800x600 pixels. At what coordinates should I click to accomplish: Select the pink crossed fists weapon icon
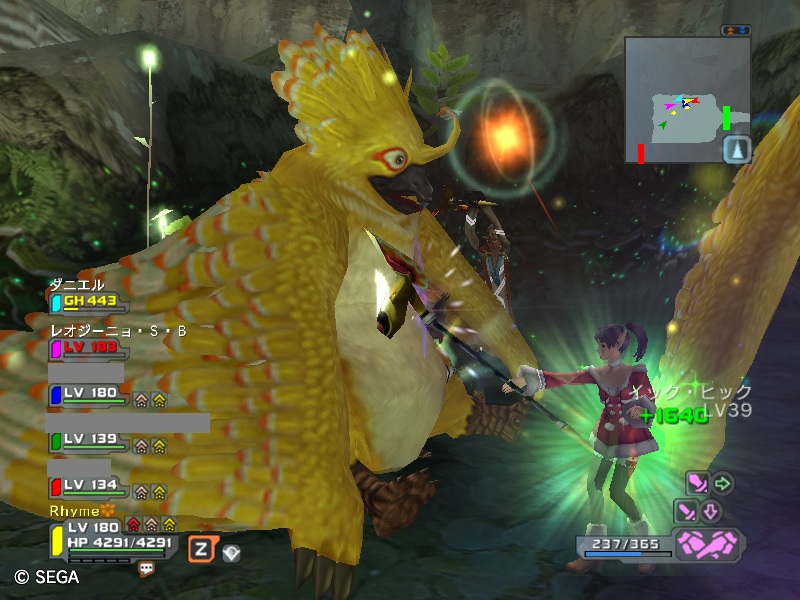708,544
